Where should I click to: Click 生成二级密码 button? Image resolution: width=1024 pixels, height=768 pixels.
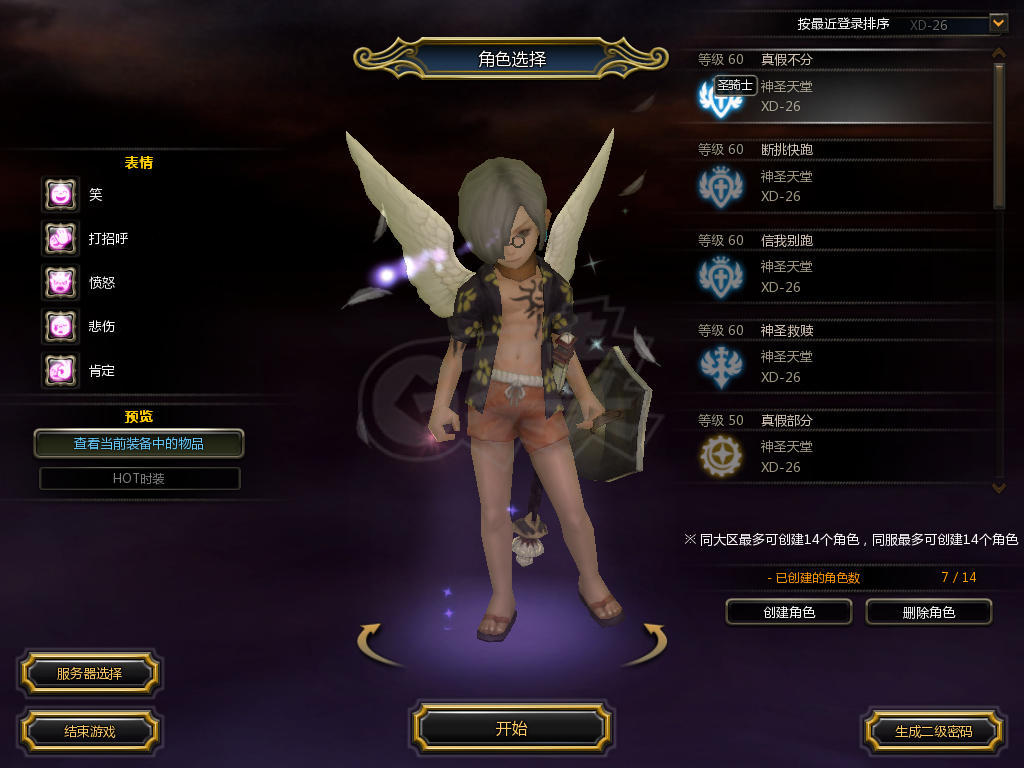click(933, 731)
